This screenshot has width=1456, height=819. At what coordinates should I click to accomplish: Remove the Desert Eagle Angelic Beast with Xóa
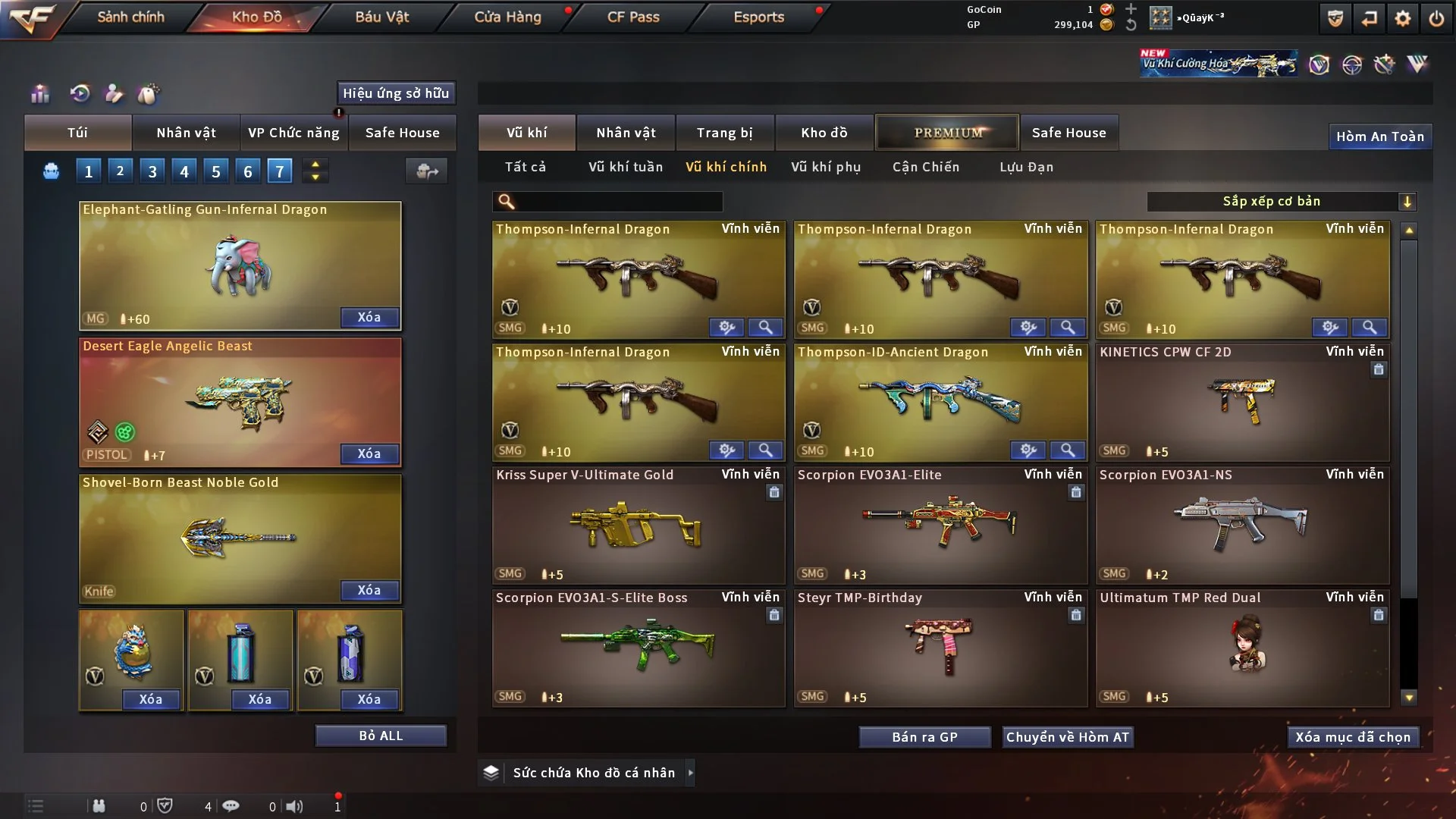[x=369, y=453]
